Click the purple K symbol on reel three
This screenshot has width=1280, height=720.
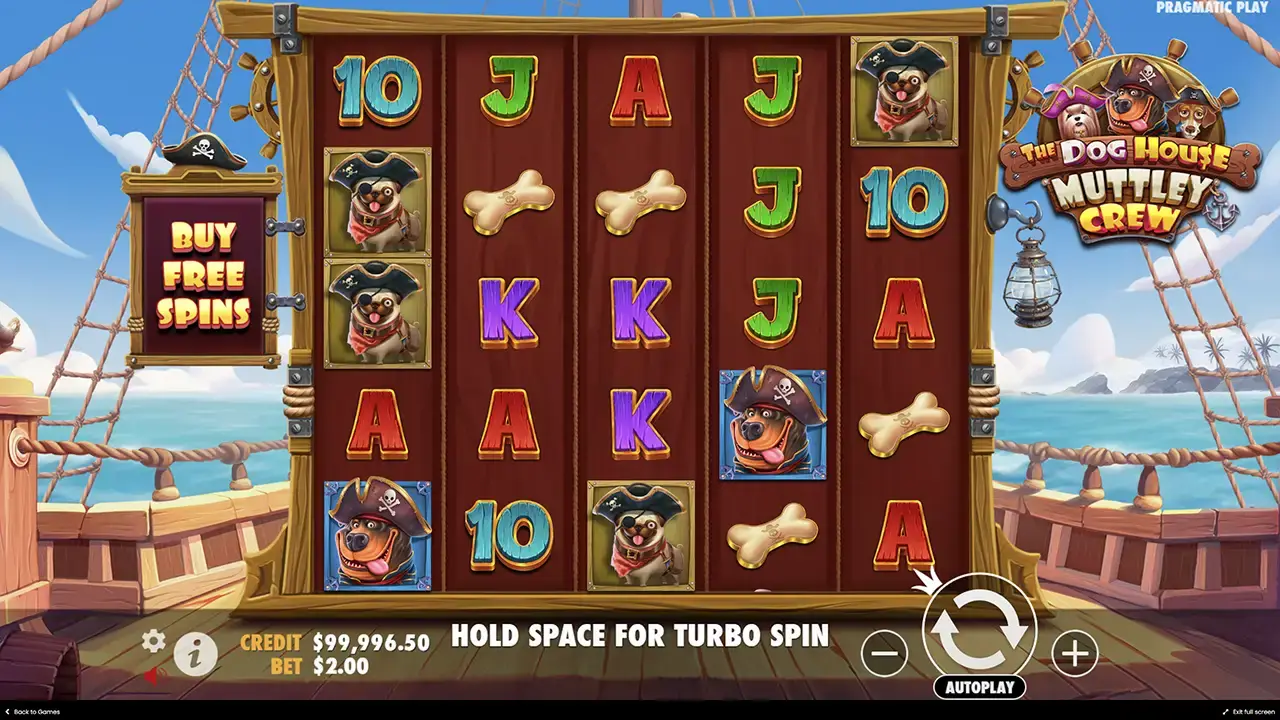pos(640,315)
